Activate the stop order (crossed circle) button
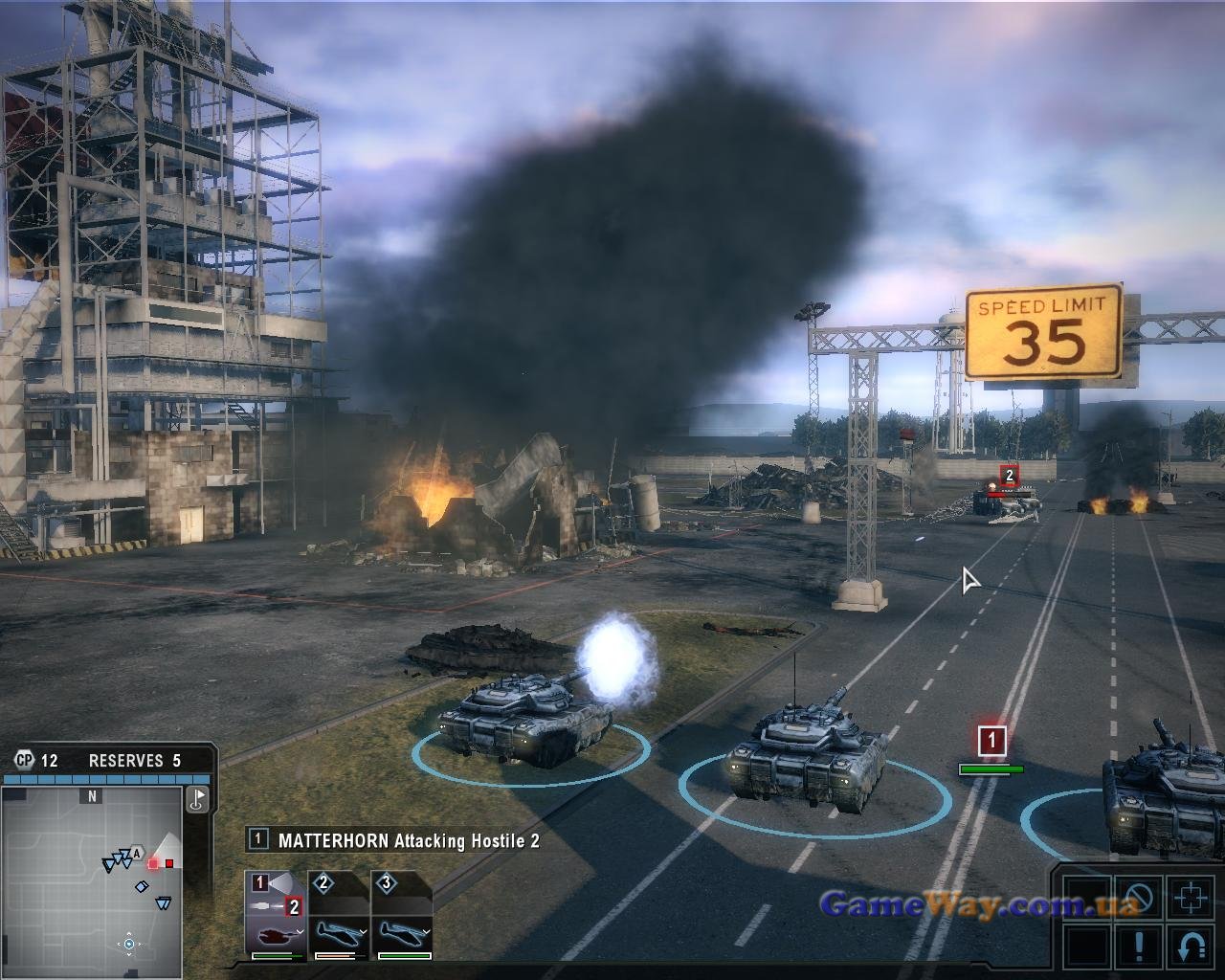The image size is (1225, 980). [1139, 899]
